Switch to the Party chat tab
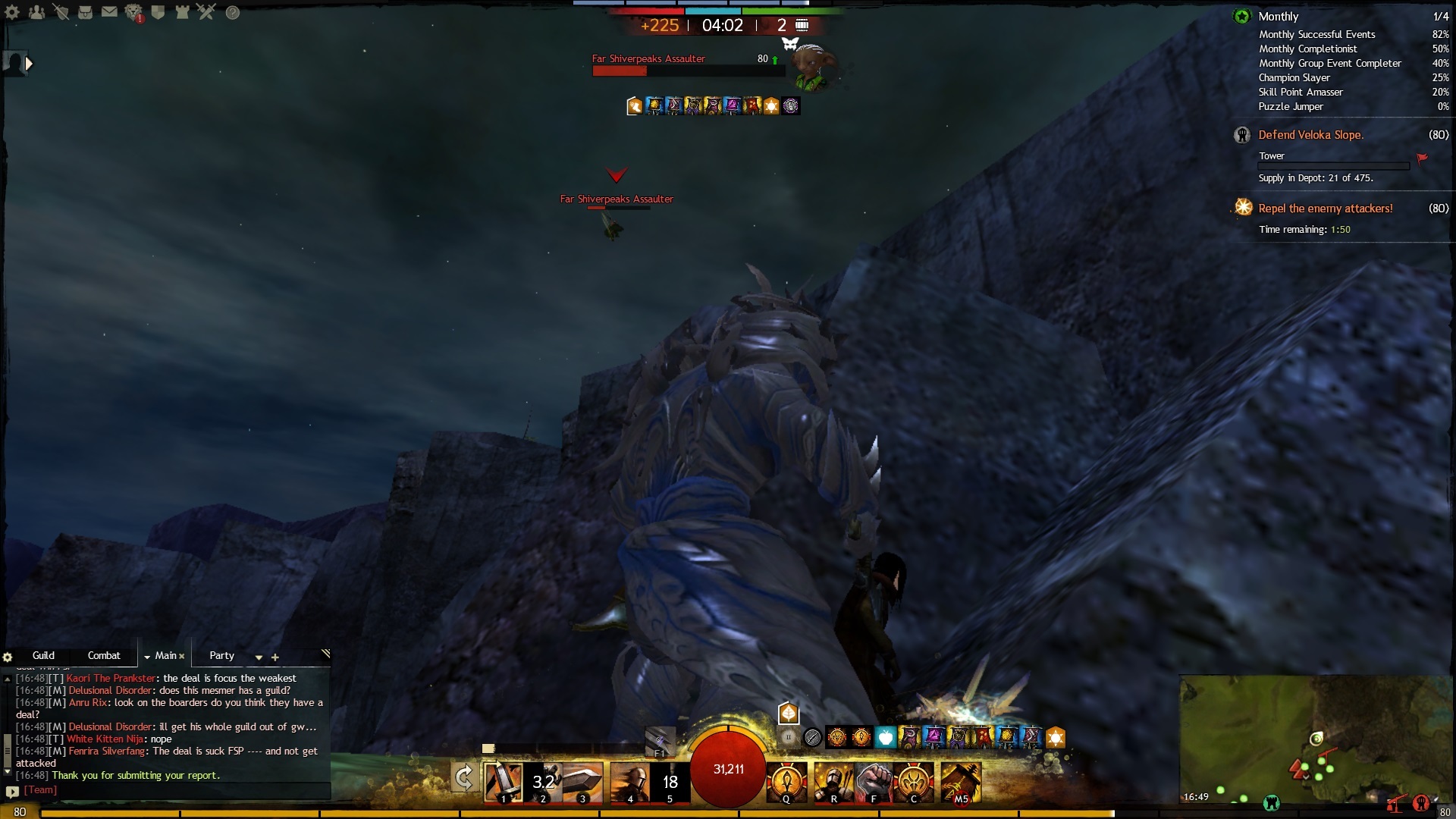1456x819 pixels. (x=221, y=655)
